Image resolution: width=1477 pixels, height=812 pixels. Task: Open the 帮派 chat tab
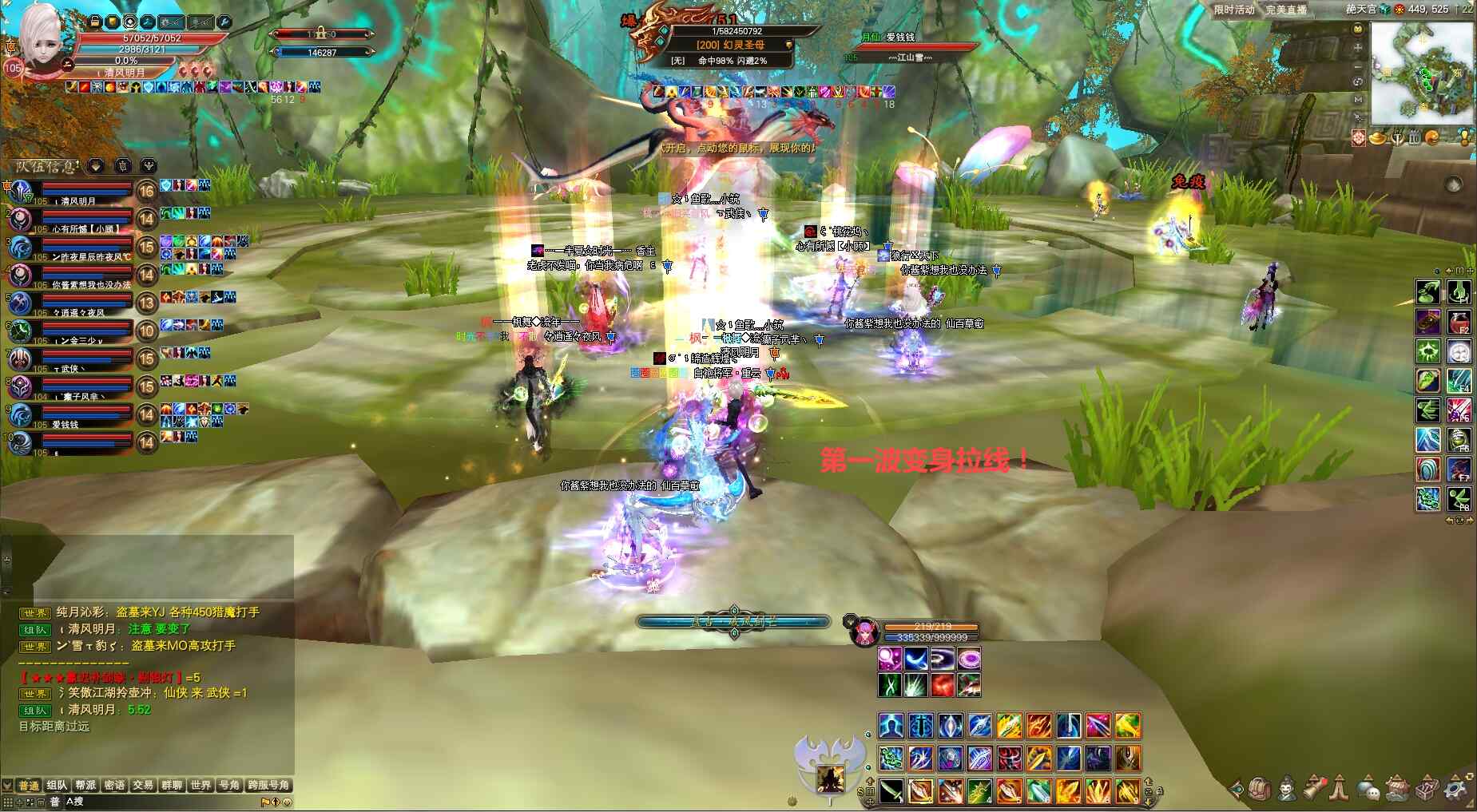coord(85,785)
